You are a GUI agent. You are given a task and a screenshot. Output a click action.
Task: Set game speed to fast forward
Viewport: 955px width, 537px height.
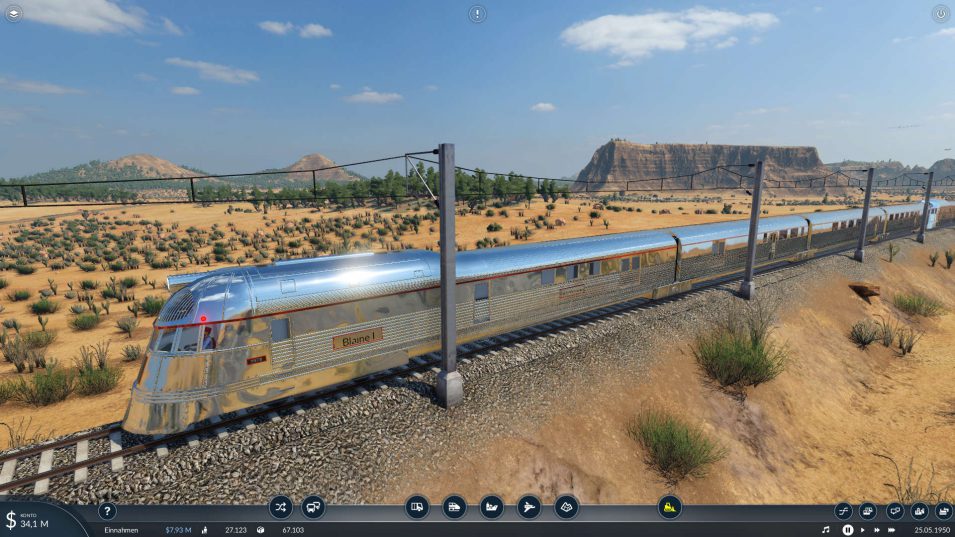tap(876, 529)
